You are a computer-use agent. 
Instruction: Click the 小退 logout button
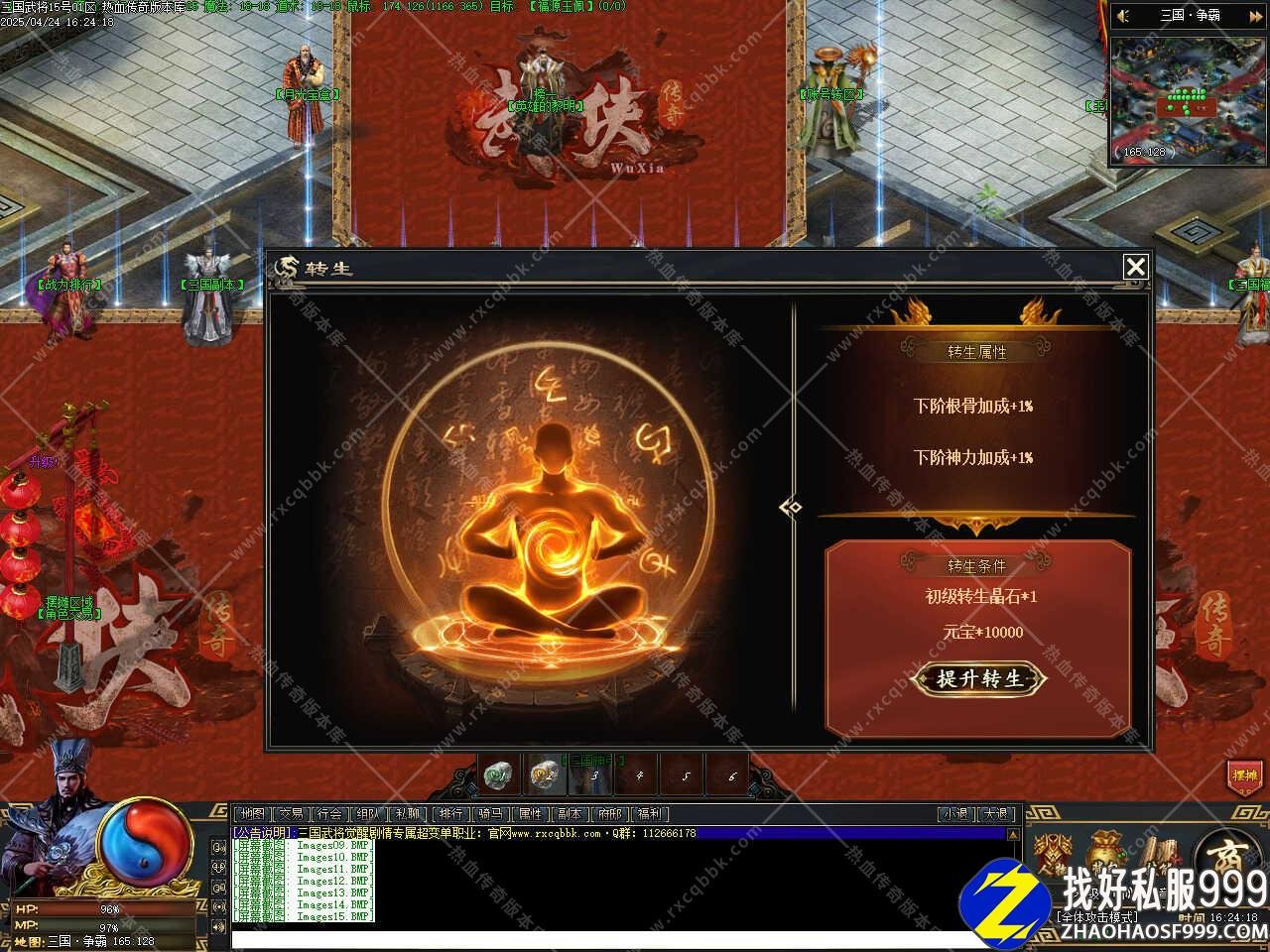click(955, 813)
